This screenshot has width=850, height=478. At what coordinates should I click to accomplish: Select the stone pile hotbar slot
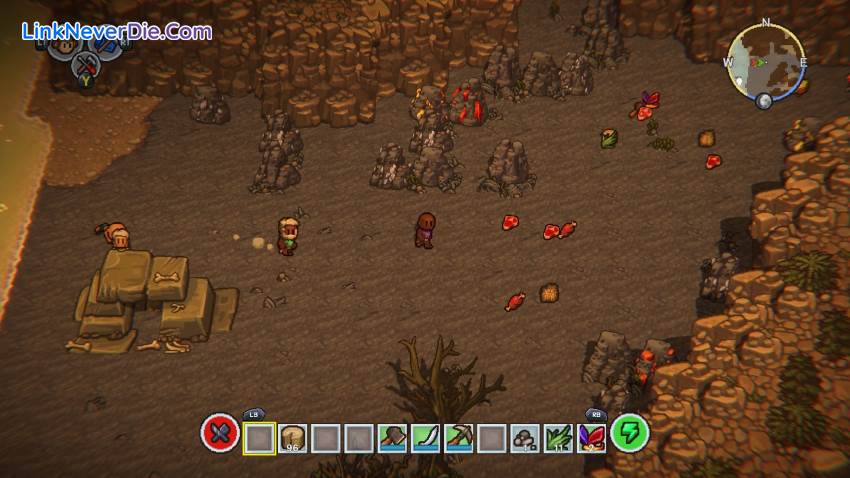[524, 437]
